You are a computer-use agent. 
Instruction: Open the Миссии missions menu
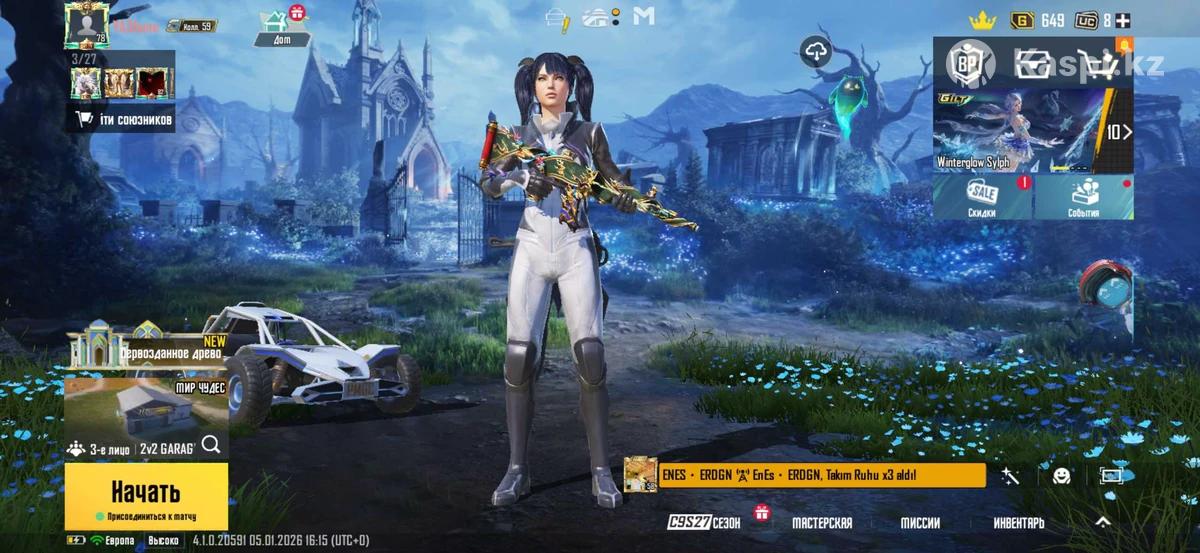click(x=919, y=523)
